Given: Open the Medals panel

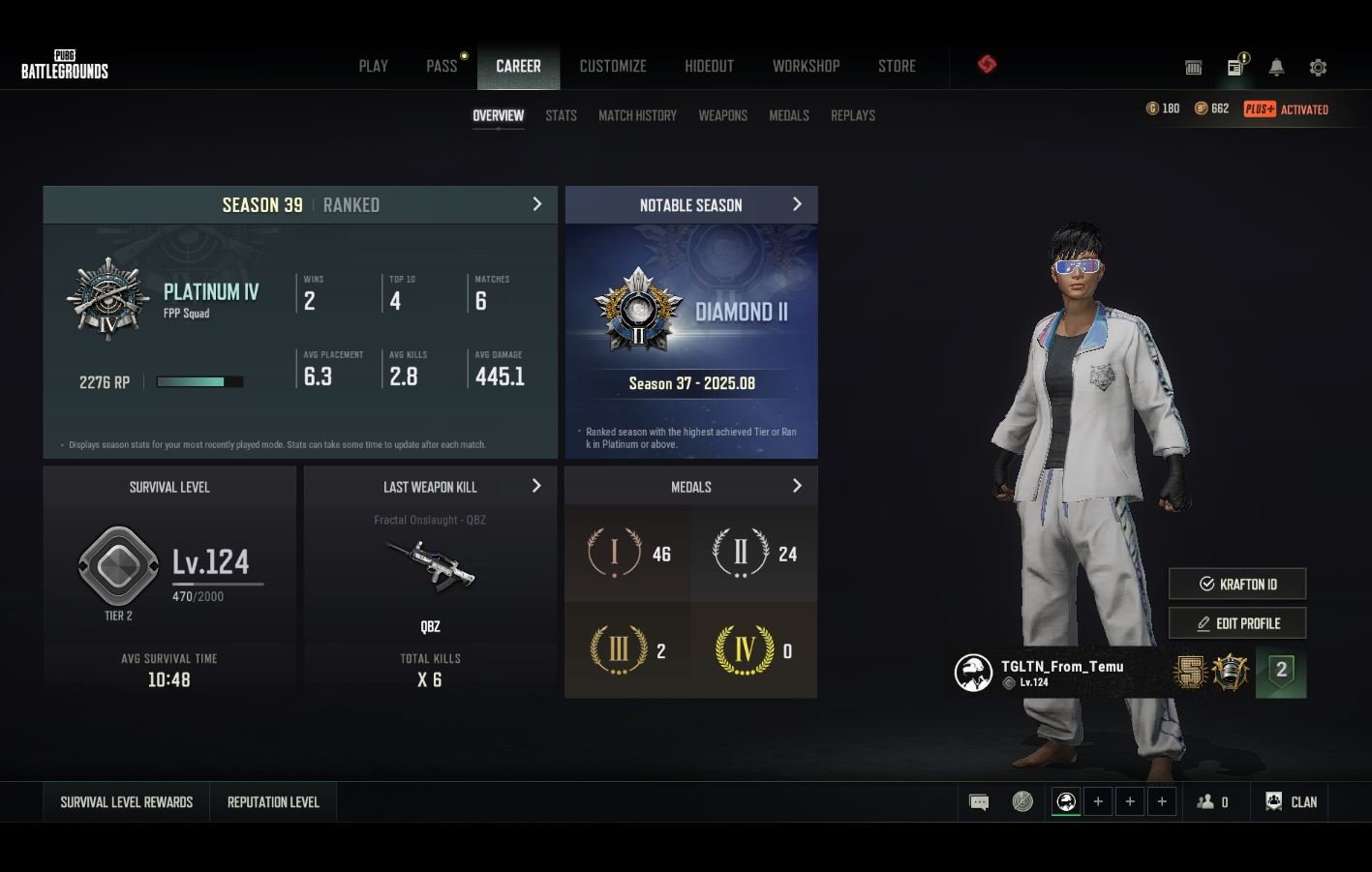Looking at the screenshot, I should pyautogui.click(x=797, y=486).
